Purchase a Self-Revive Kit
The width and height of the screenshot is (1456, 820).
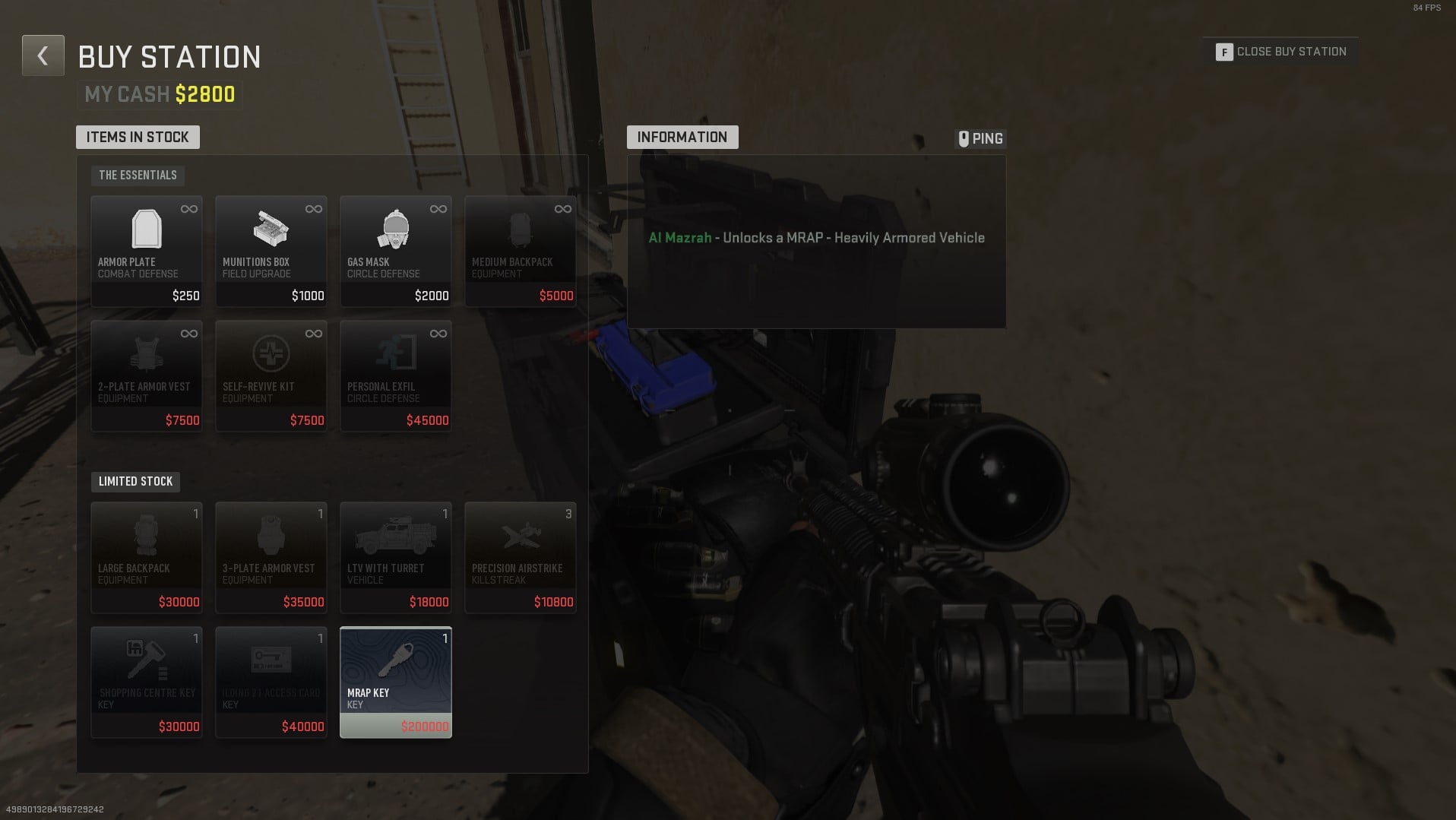[271, 375]
